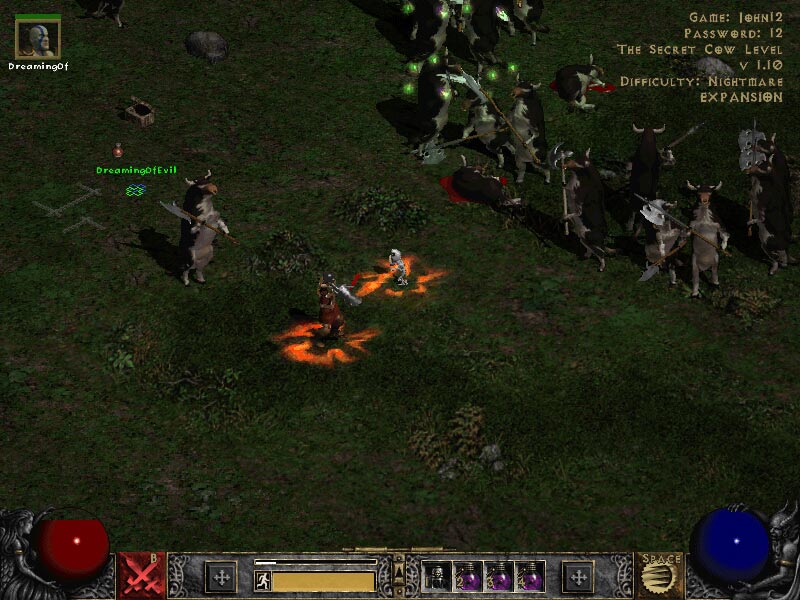The image size is (800, 600).
Task: Open the claw right skill selector
Action: [659, 576]
